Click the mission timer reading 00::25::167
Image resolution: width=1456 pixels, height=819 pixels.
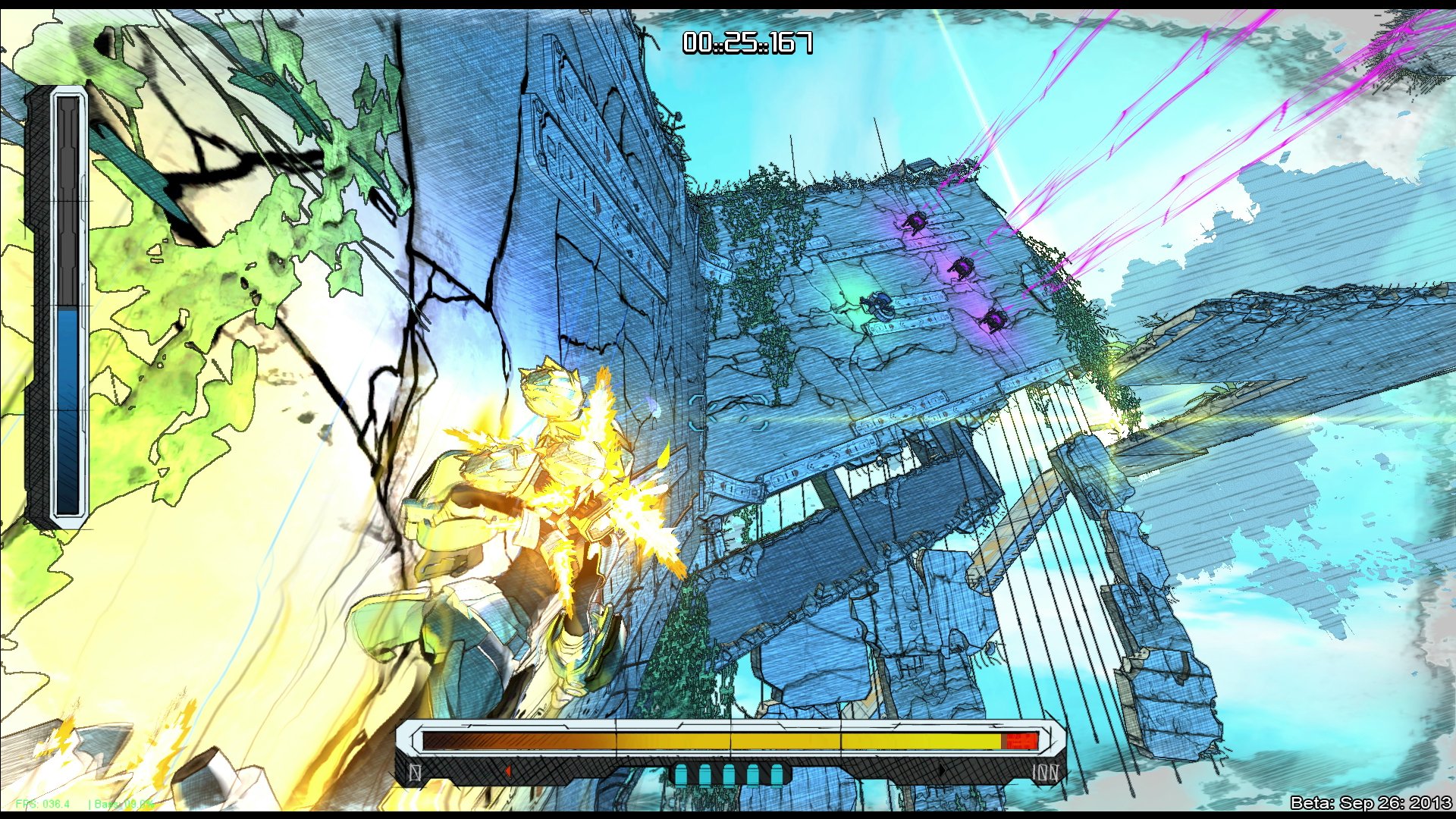coord(747,43)
